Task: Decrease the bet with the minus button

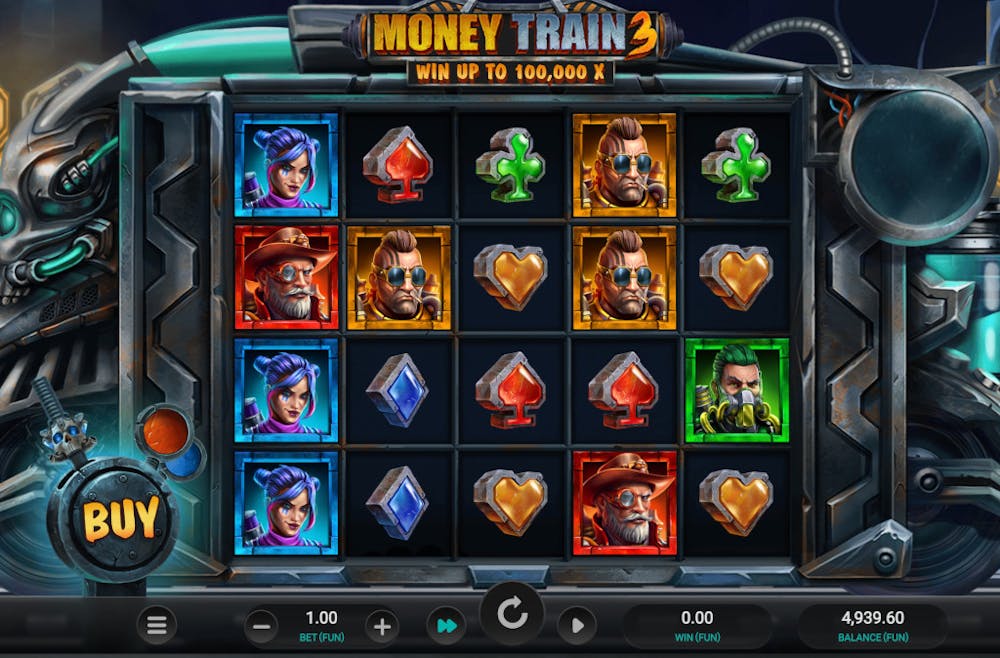Action: pos(261,627)
